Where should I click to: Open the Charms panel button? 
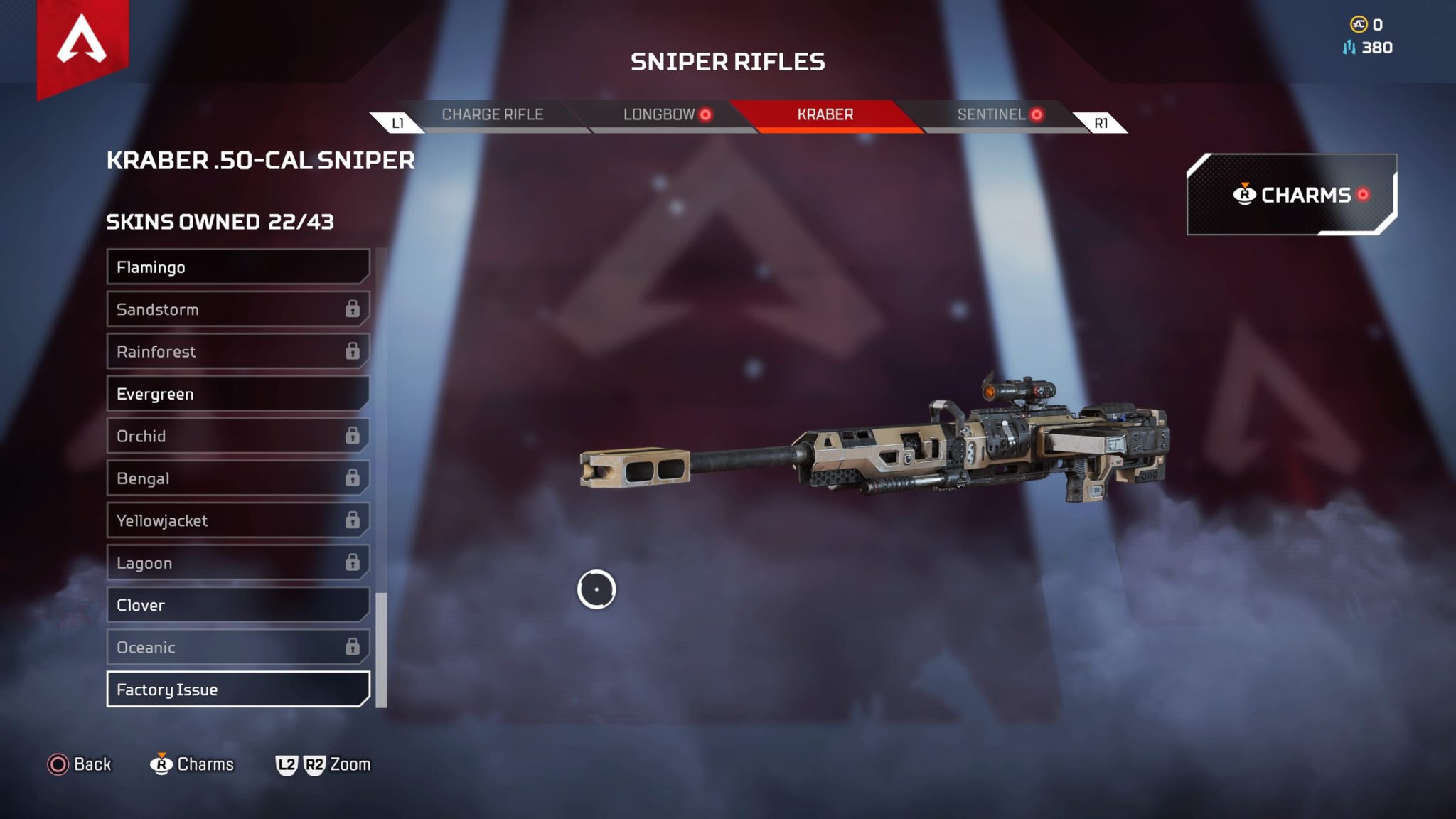pyautogui.click(x=1291, y=195)
